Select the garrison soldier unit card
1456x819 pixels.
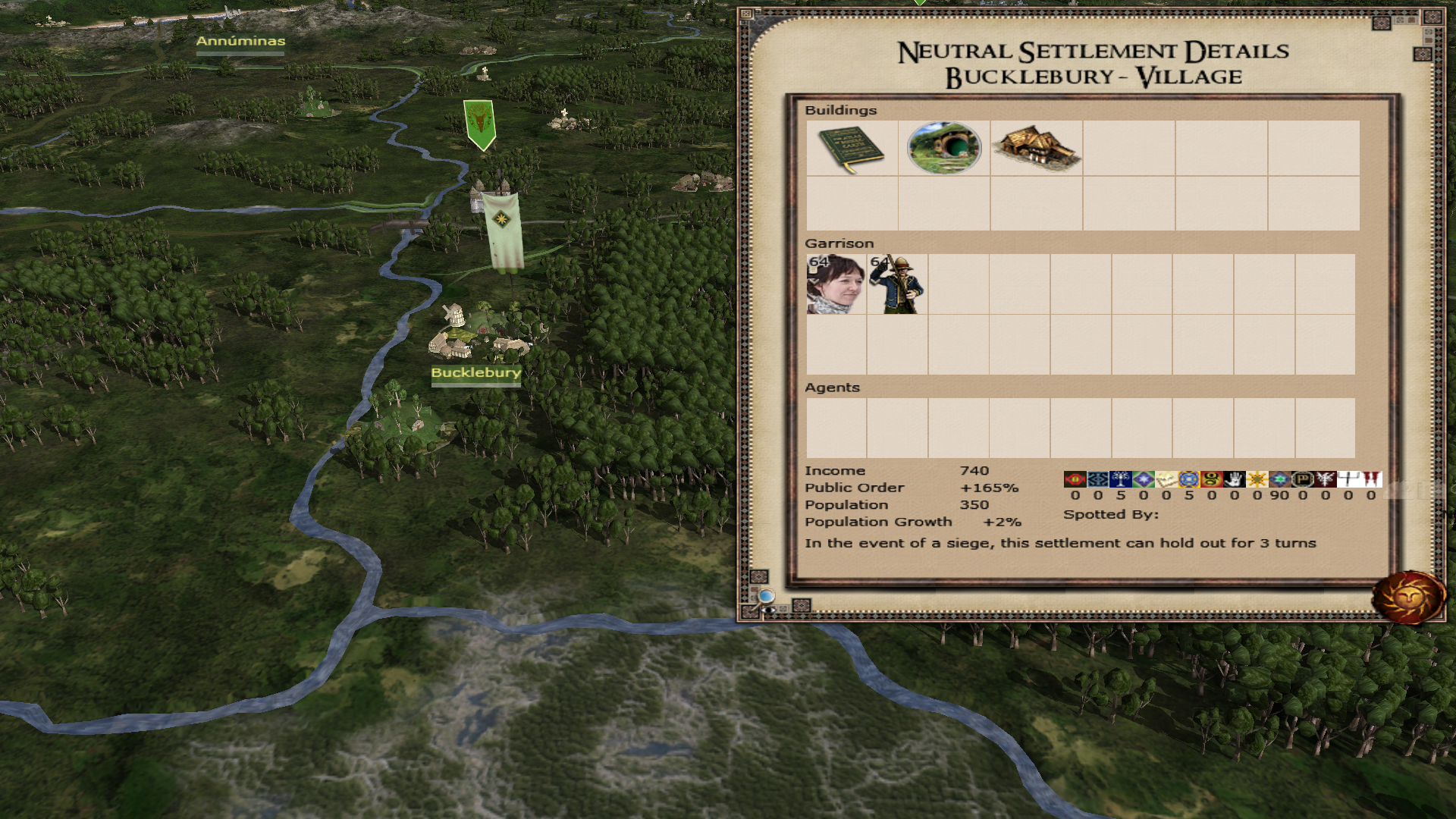pos(897,284)
